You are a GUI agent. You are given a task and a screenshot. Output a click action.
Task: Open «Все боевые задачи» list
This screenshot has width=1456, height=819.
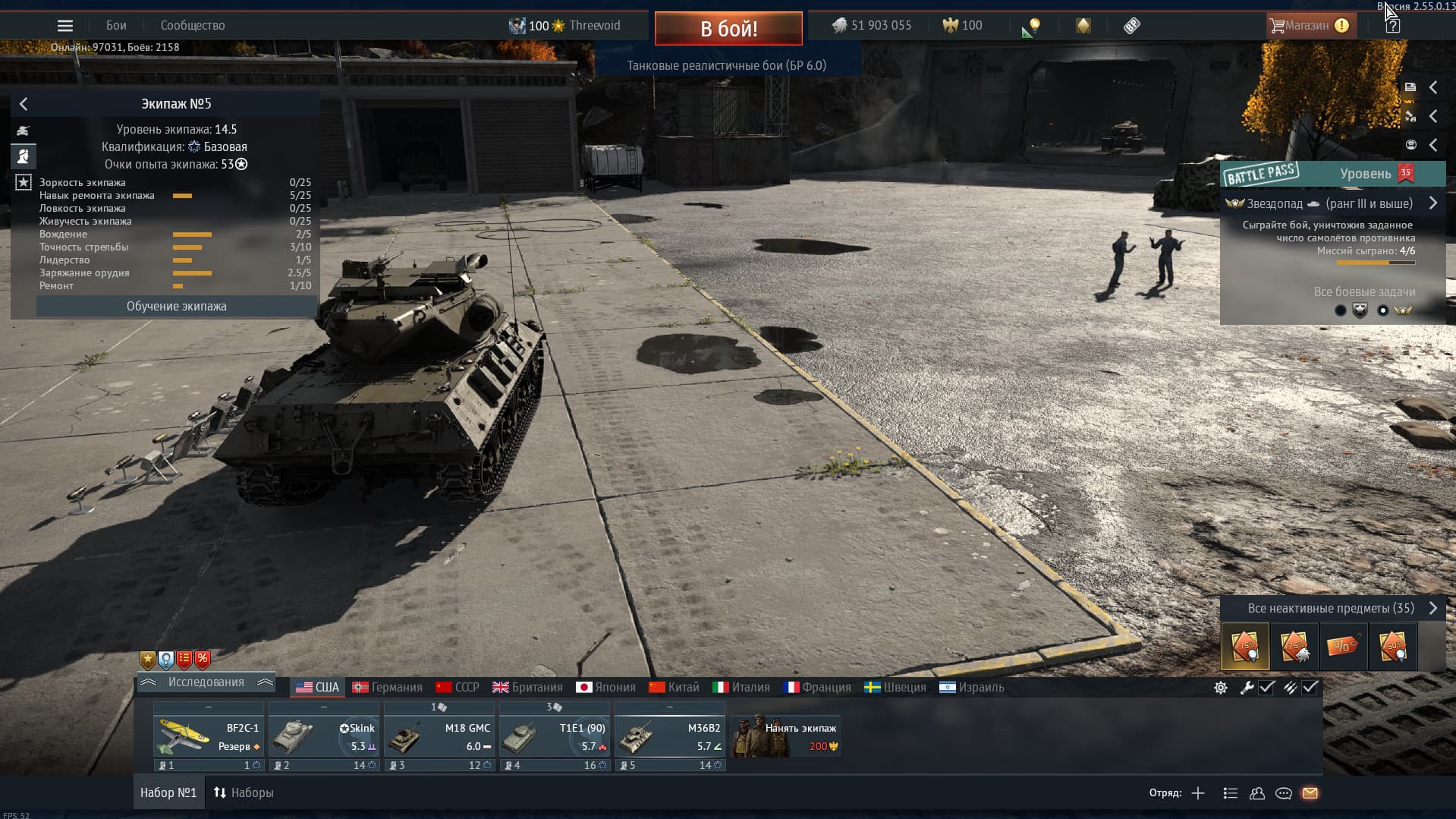[x=1363, y=292]
